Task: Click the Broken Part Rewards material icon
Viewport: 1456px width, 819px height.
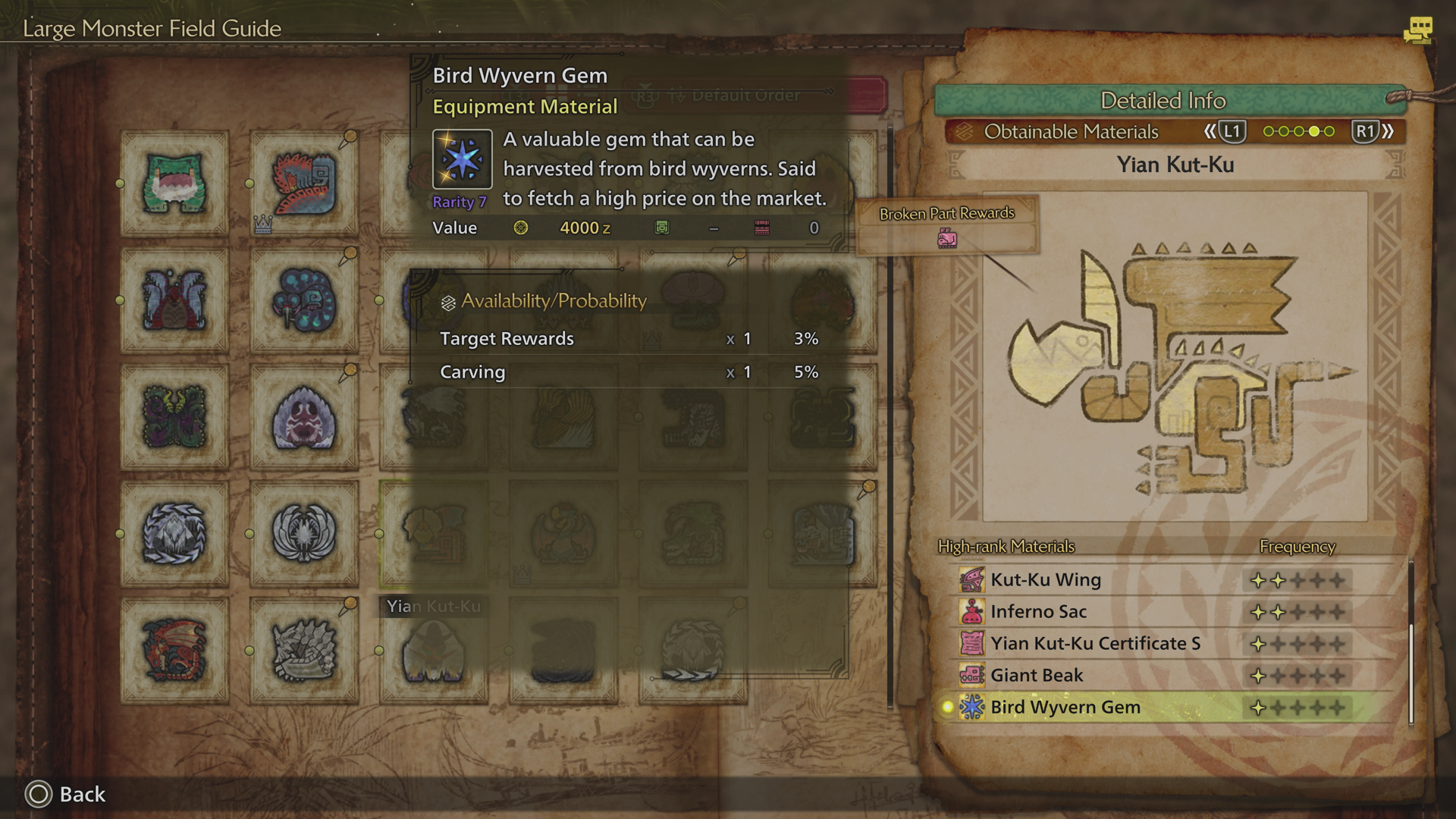Action: pos(946,239)
